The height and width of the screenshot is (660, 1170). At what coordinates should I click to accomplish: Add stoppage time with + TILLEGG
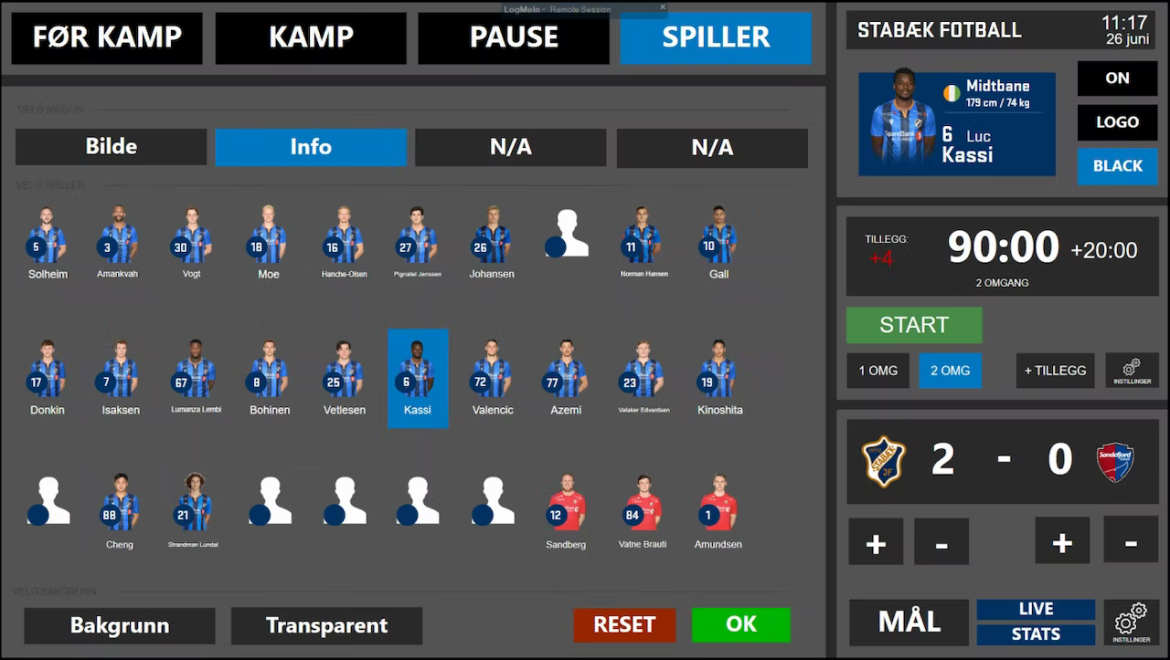(1055, 371)
